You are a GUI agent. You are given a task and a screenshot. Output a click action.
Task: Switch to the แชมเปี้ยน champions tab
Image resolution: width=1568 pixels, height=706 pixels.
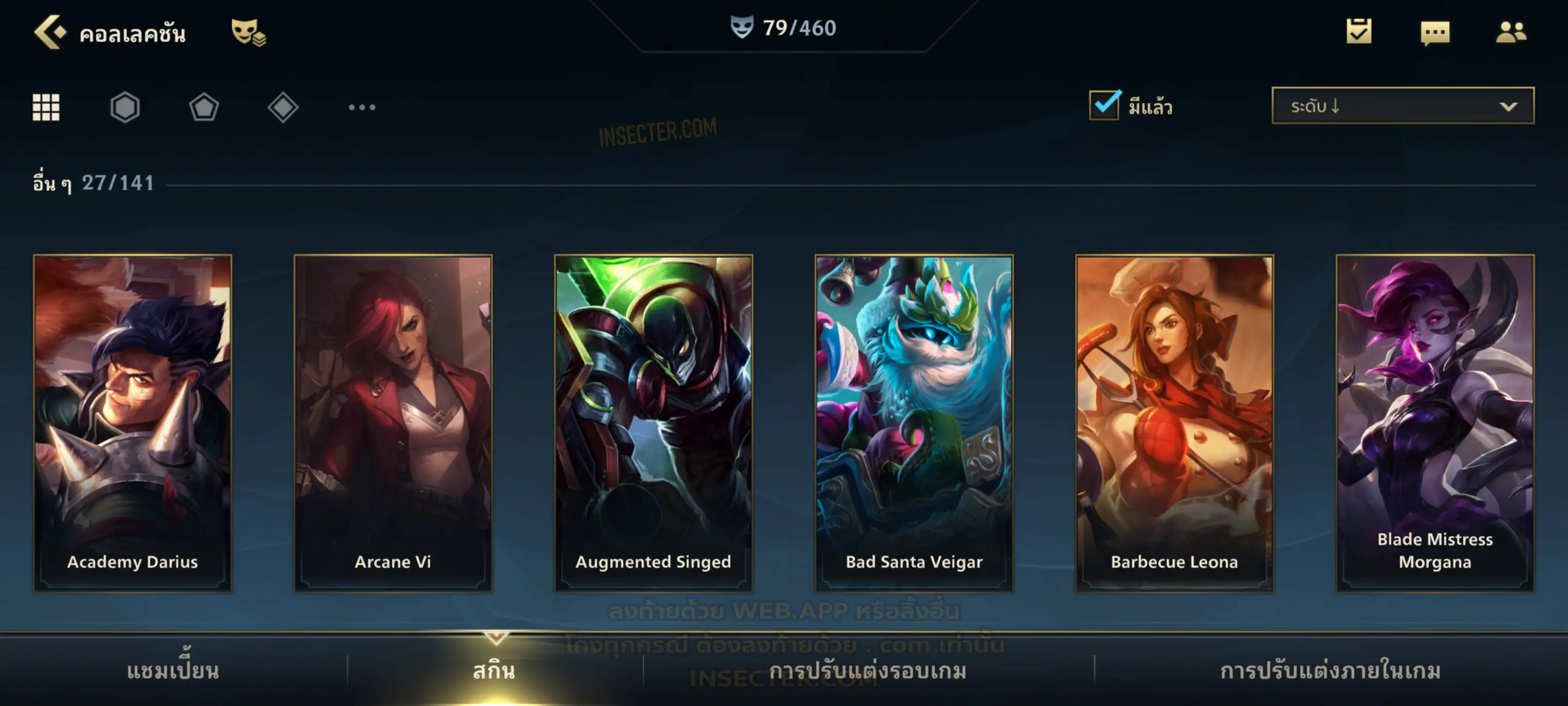pos(173,671)
